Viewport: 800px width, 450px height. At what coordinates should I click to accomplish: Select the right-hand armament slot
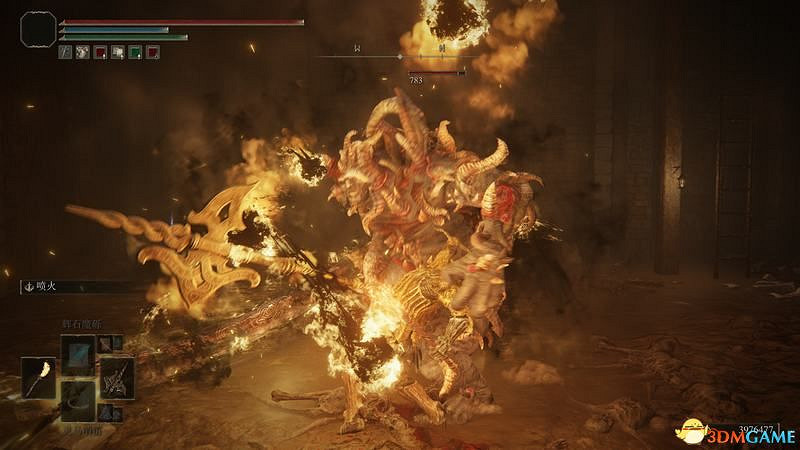click(115, 378)
